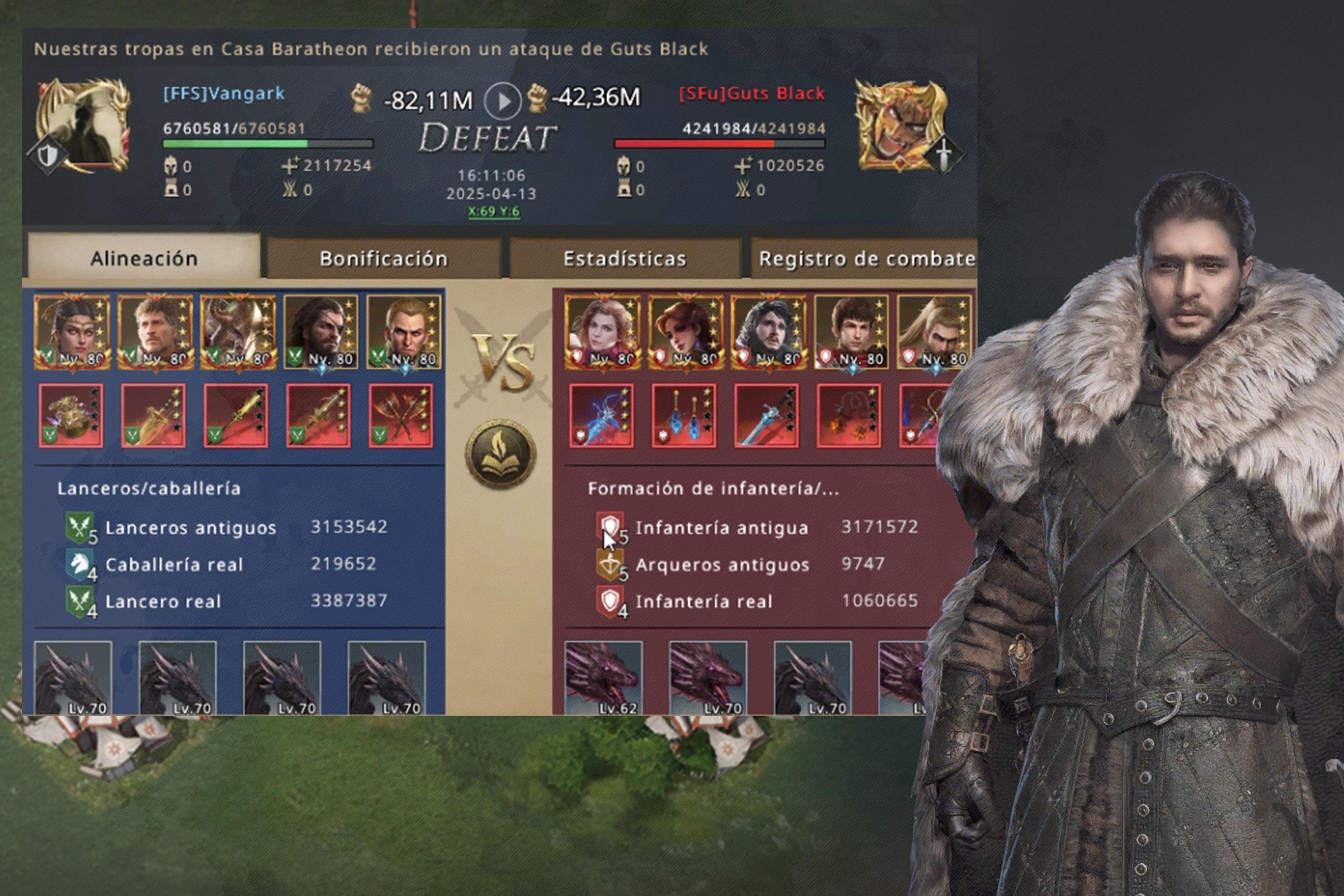Inspect the blue lightning equipment slot
1344x896 pixels.
point(601,415)
